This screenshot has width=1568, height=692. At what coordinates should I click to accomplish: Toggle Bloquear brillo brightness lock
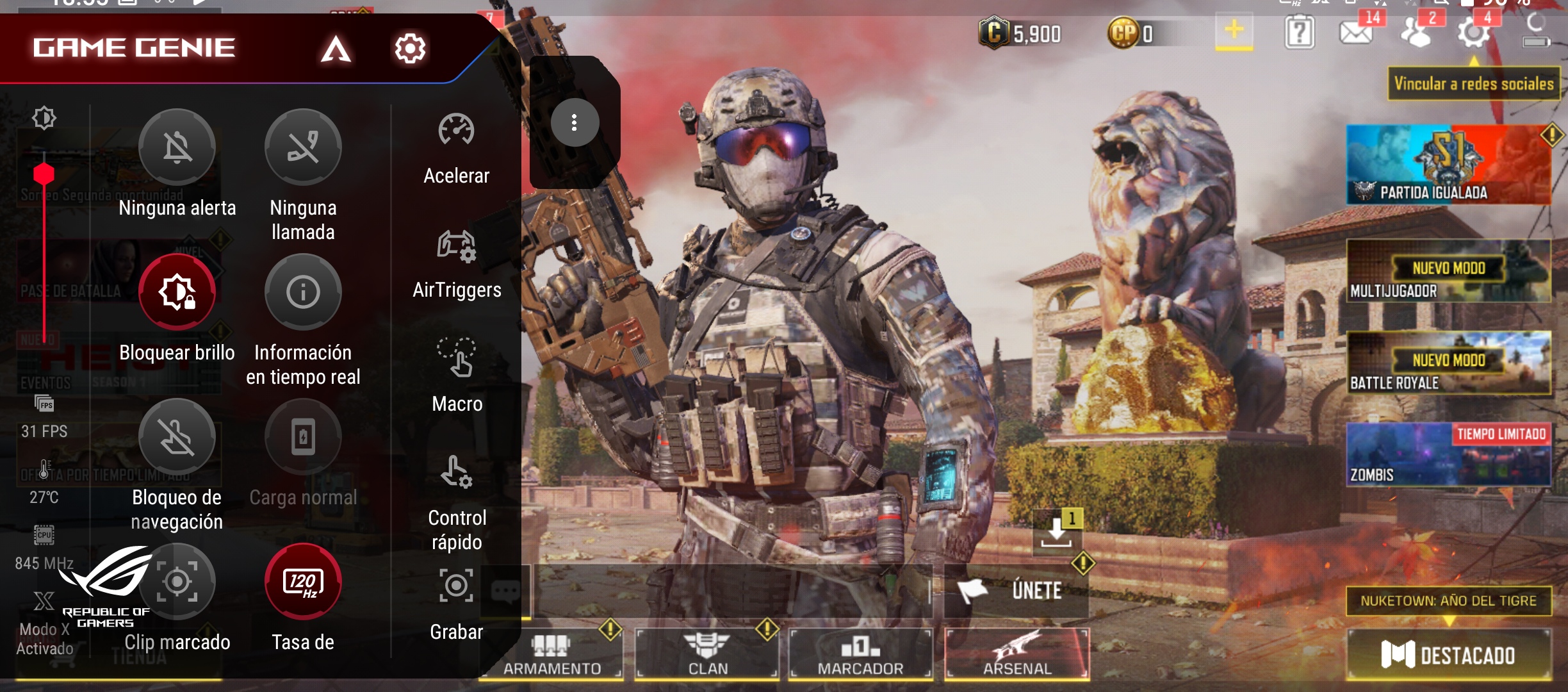point(177,292)
